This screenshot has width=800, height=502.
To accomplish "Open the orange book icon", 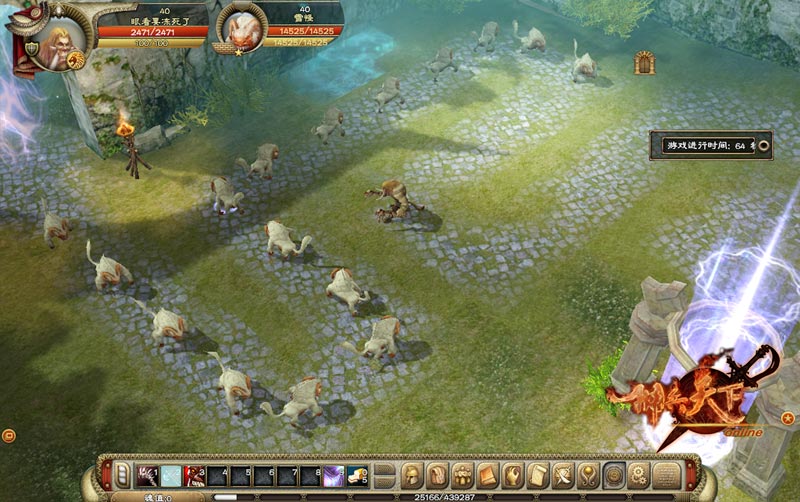I will click(x=487, y=473).
